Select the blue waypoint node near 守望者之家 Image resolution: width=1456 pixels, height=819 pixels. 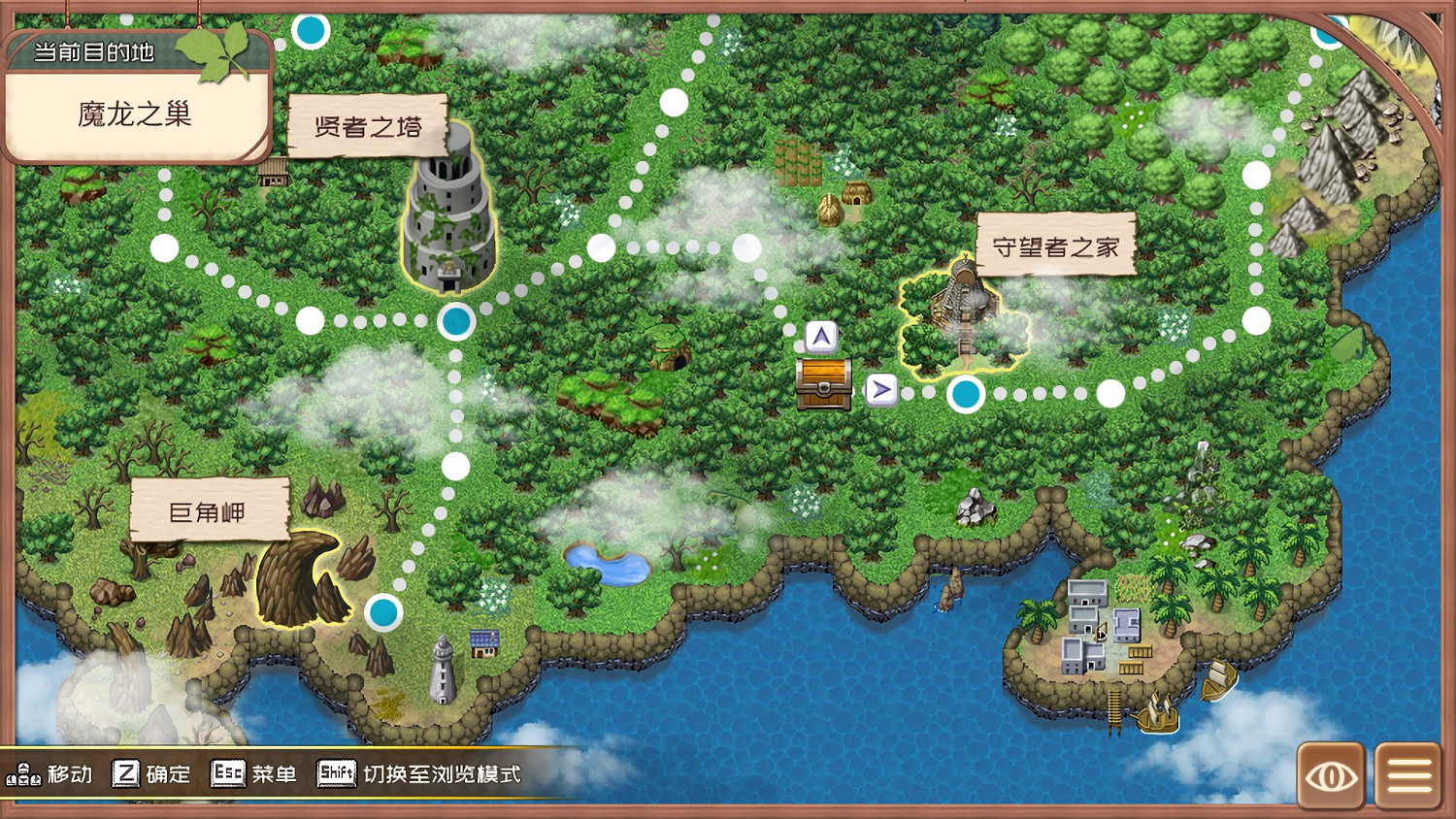pos(966,395)
